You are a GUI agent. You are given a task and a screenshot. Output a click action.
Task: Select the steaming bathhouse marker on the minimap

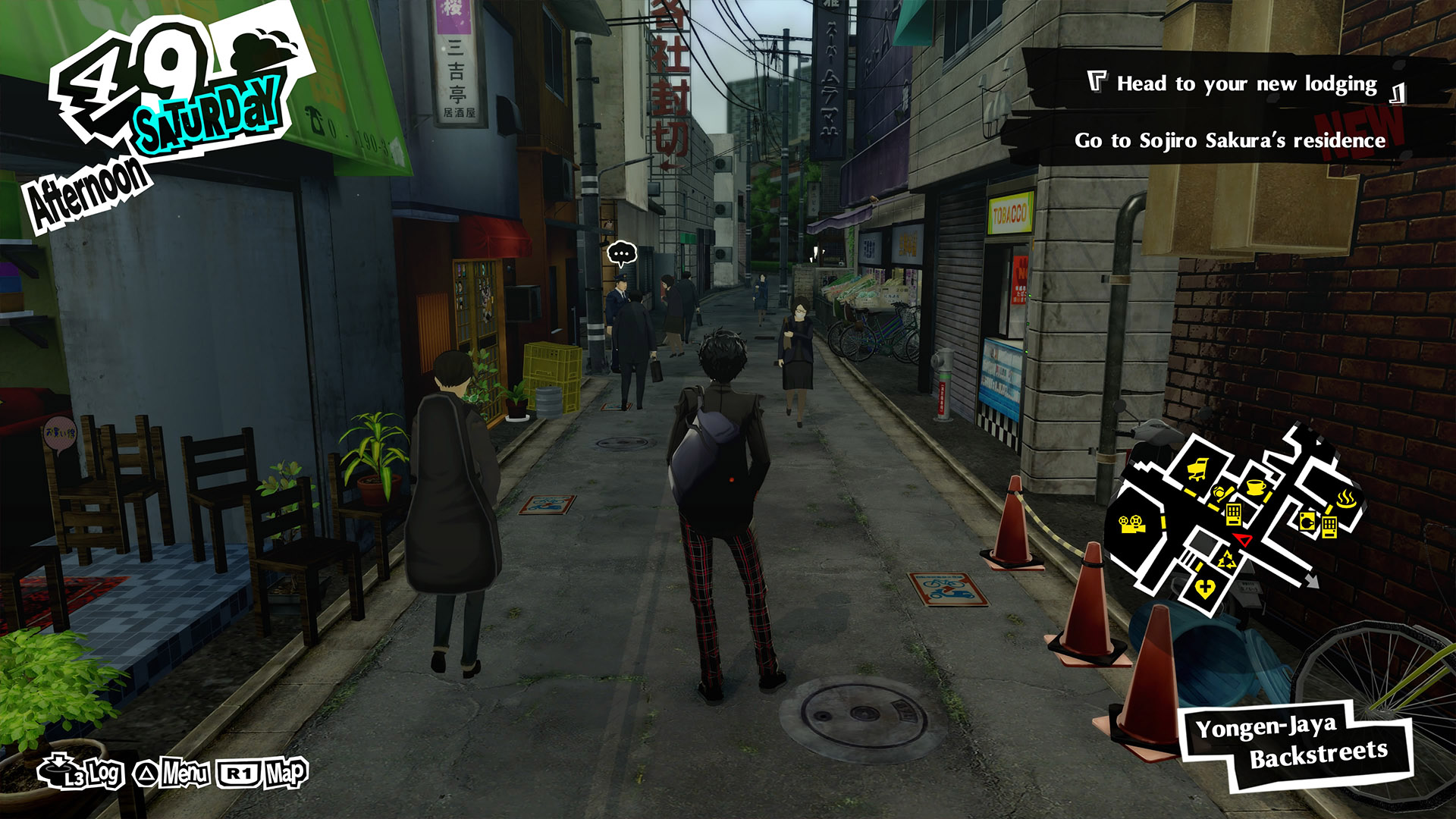(1347, 500)
